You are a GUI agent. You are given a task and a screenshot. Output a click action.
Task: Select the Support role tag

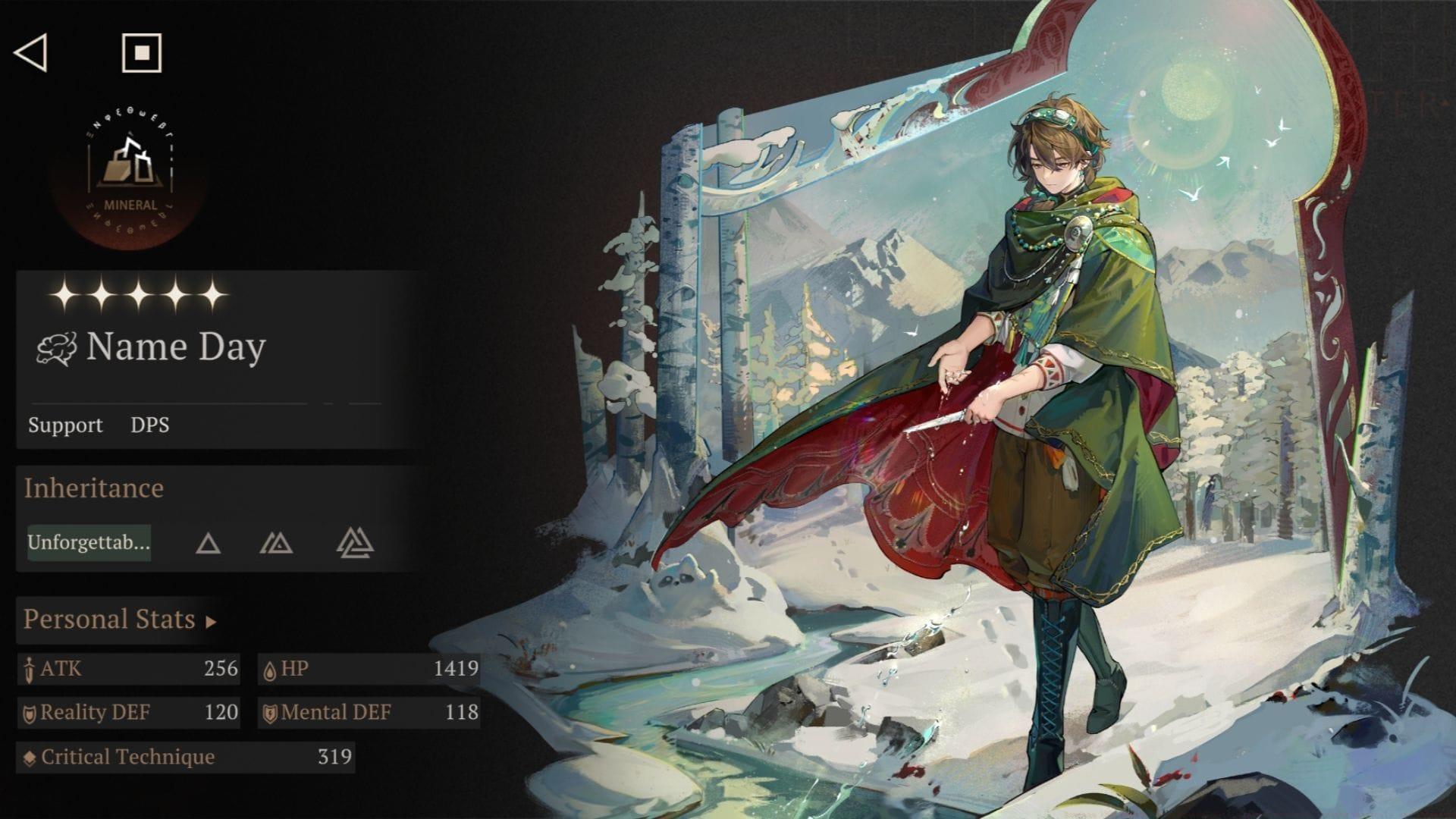click(x=65, y=425)
